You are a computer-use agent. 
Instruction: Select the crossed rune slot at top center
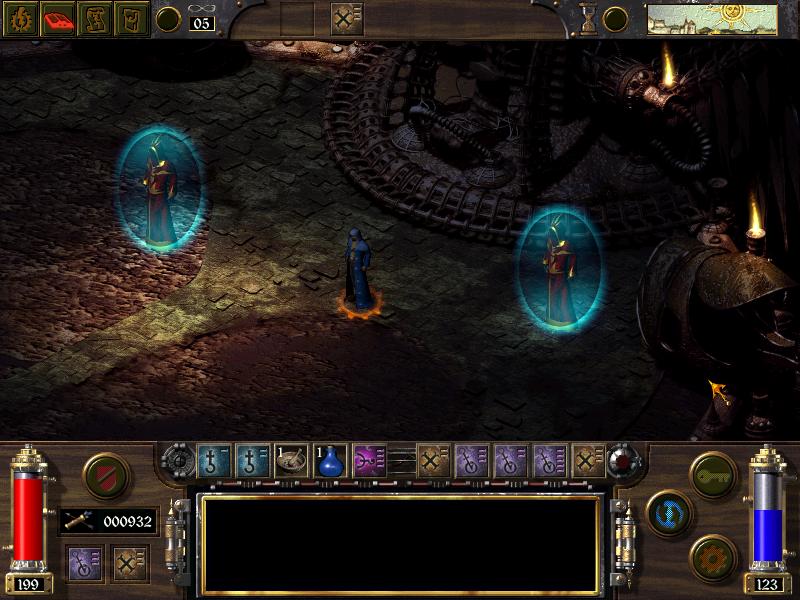click(347, 18)
